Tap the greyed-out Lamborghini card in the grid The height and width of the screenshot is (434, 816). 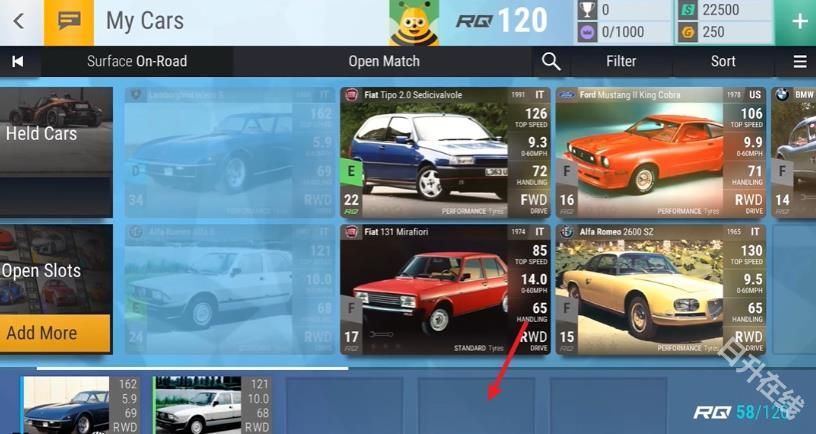click(x=229, y=152)
